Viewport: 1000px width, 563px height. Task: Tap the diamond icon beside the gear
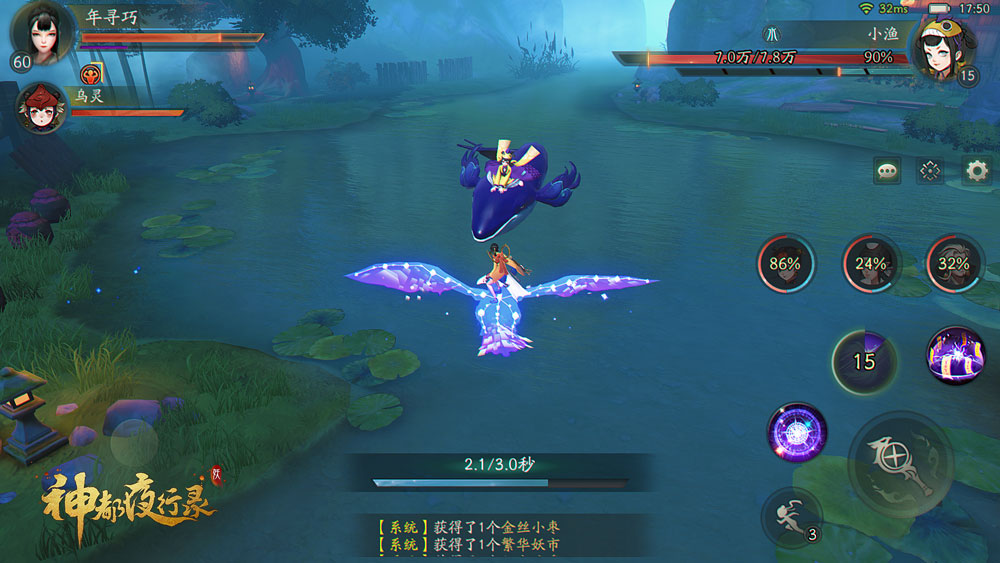coord(931,171)
